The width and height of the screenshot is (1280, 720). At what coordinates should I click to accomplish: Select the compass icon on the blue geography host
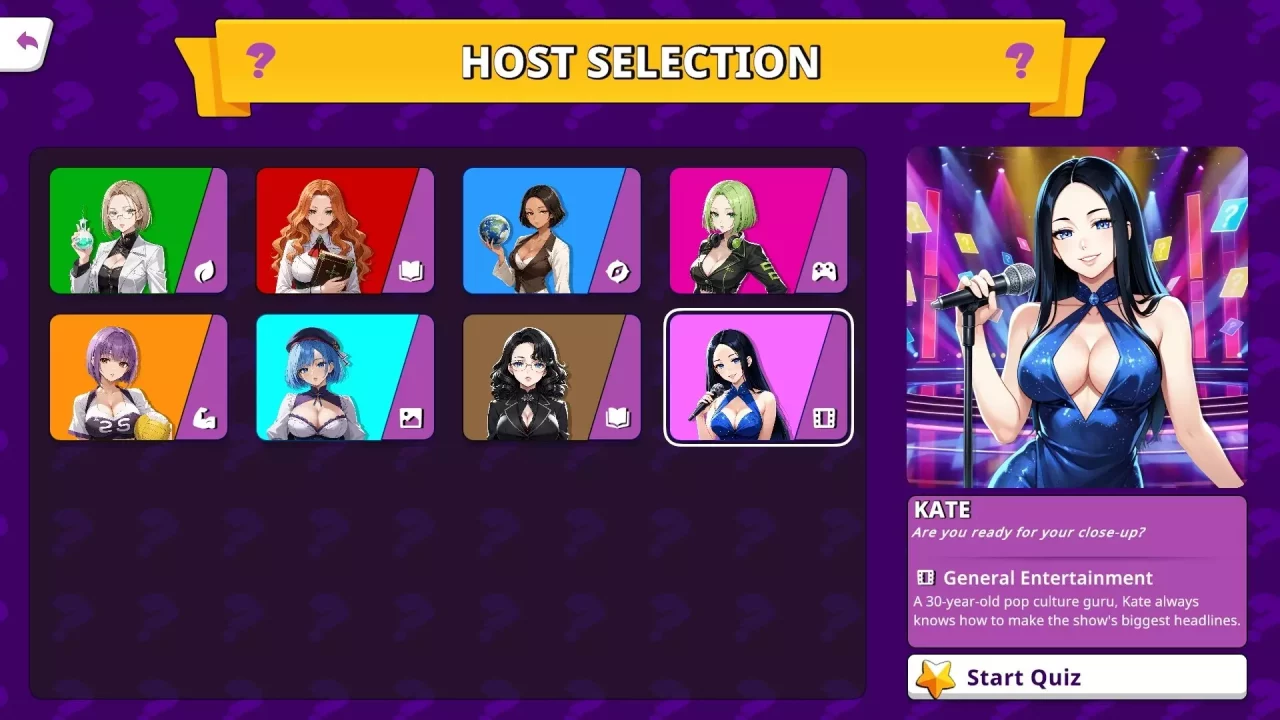tap(617, 272)
